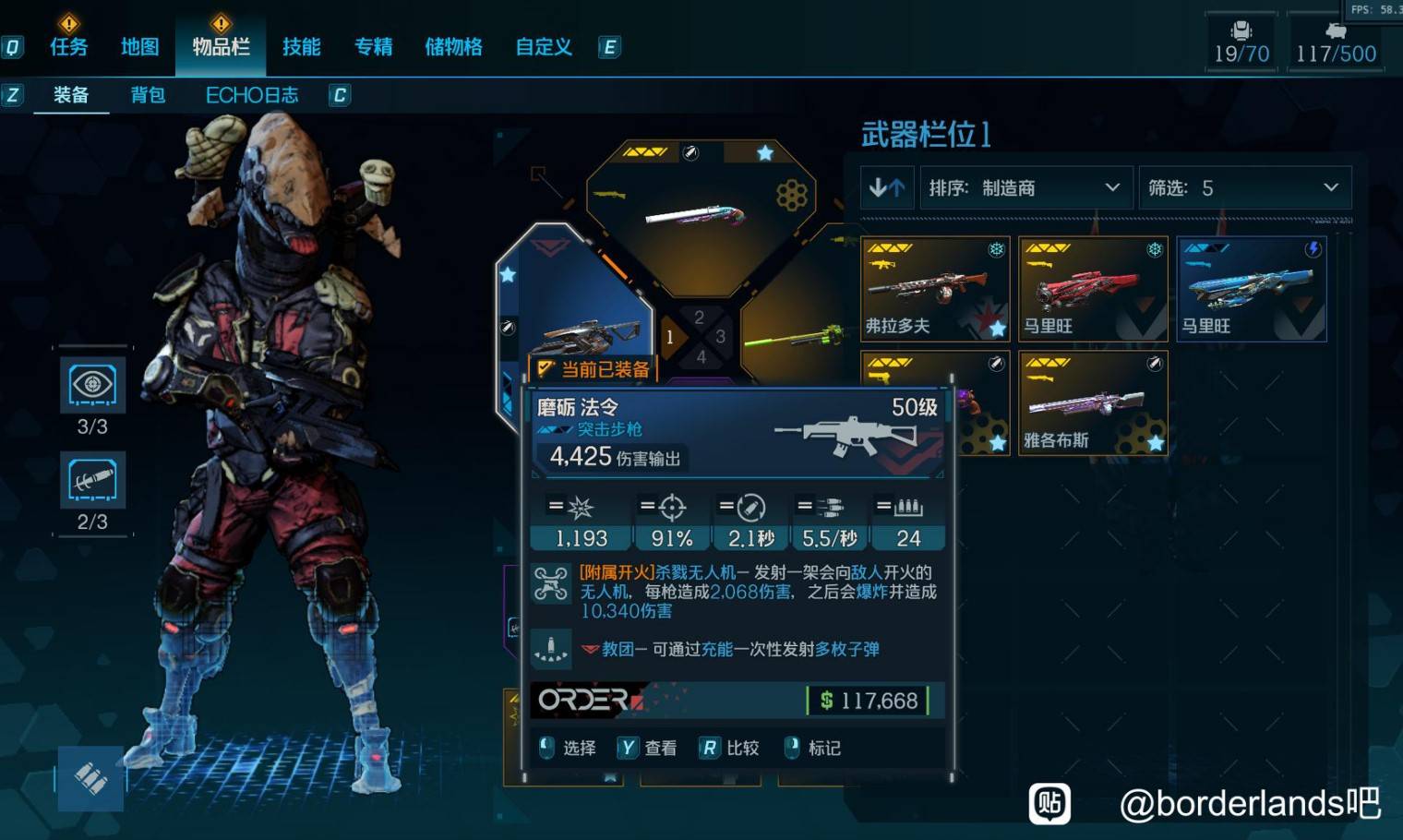Viewport: 1403px width, 840px height.
Task: Open the 背包 (Backpack) sub-tab
Action: (148, 95)
